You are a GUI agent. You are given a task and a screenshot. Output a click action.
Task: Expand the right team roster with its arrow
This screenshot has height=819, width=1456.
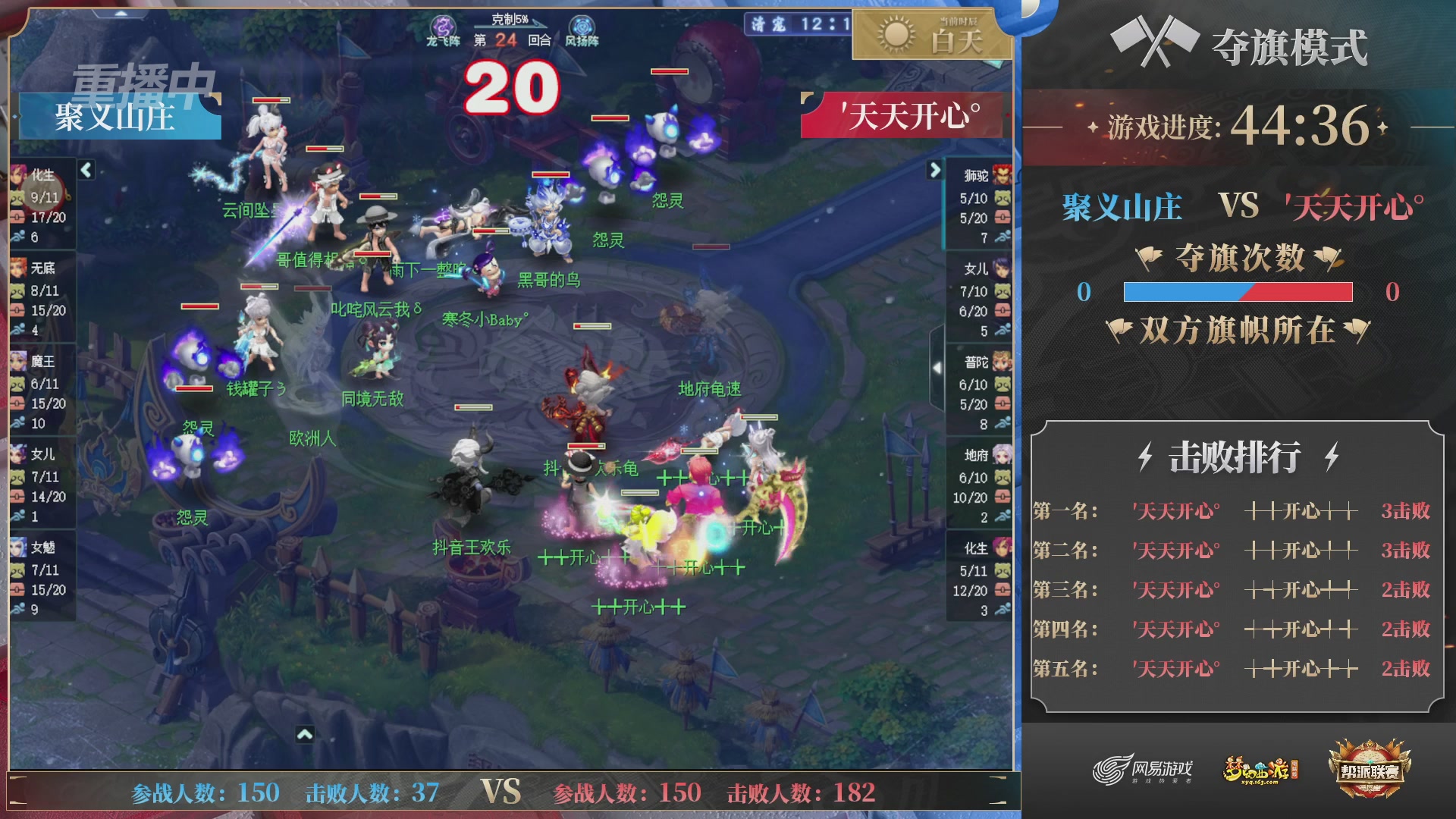[x=935, y=171]
